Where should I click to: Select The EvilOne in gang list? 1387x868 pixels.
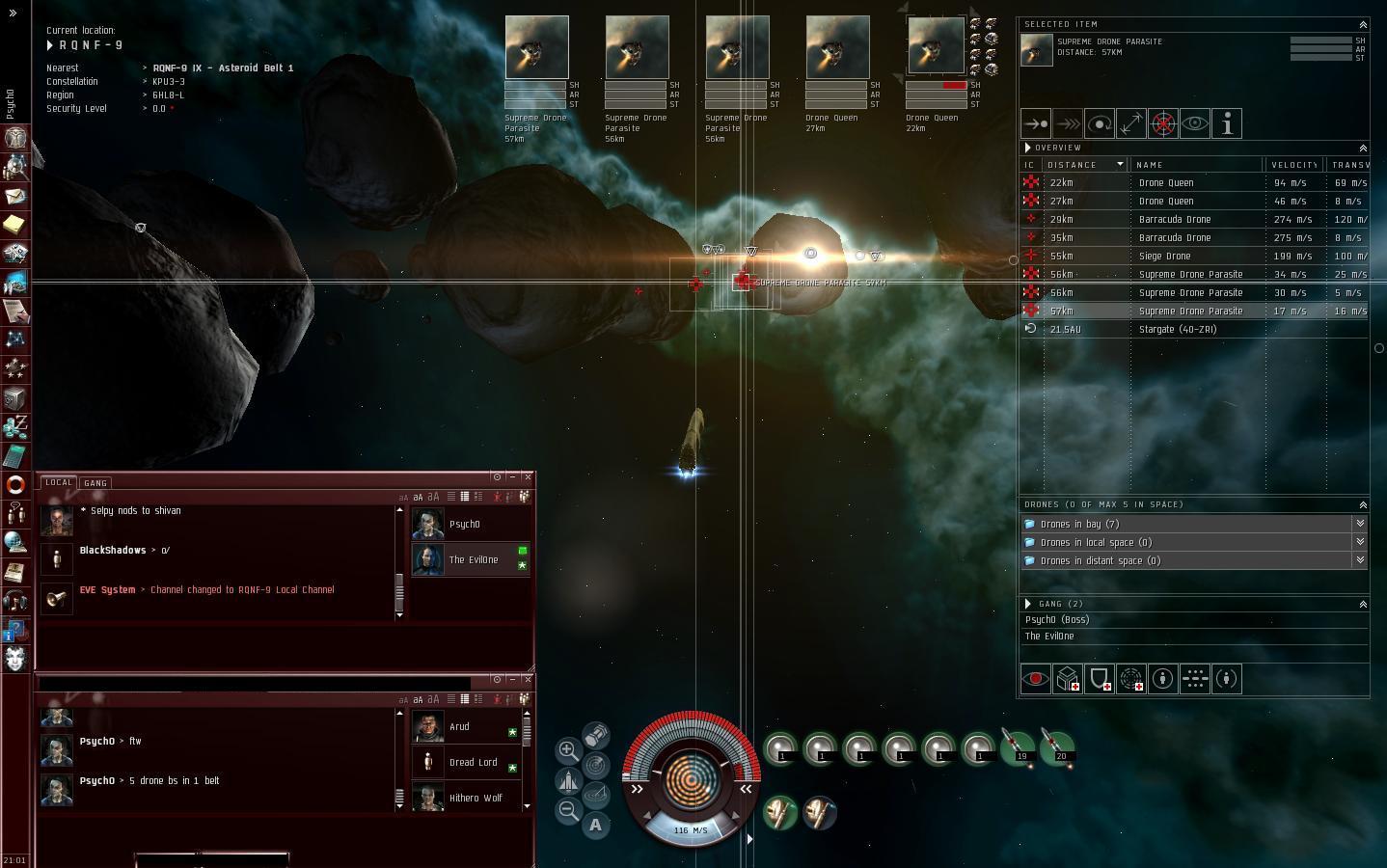pyautogui.click(x=1049, y=637)
